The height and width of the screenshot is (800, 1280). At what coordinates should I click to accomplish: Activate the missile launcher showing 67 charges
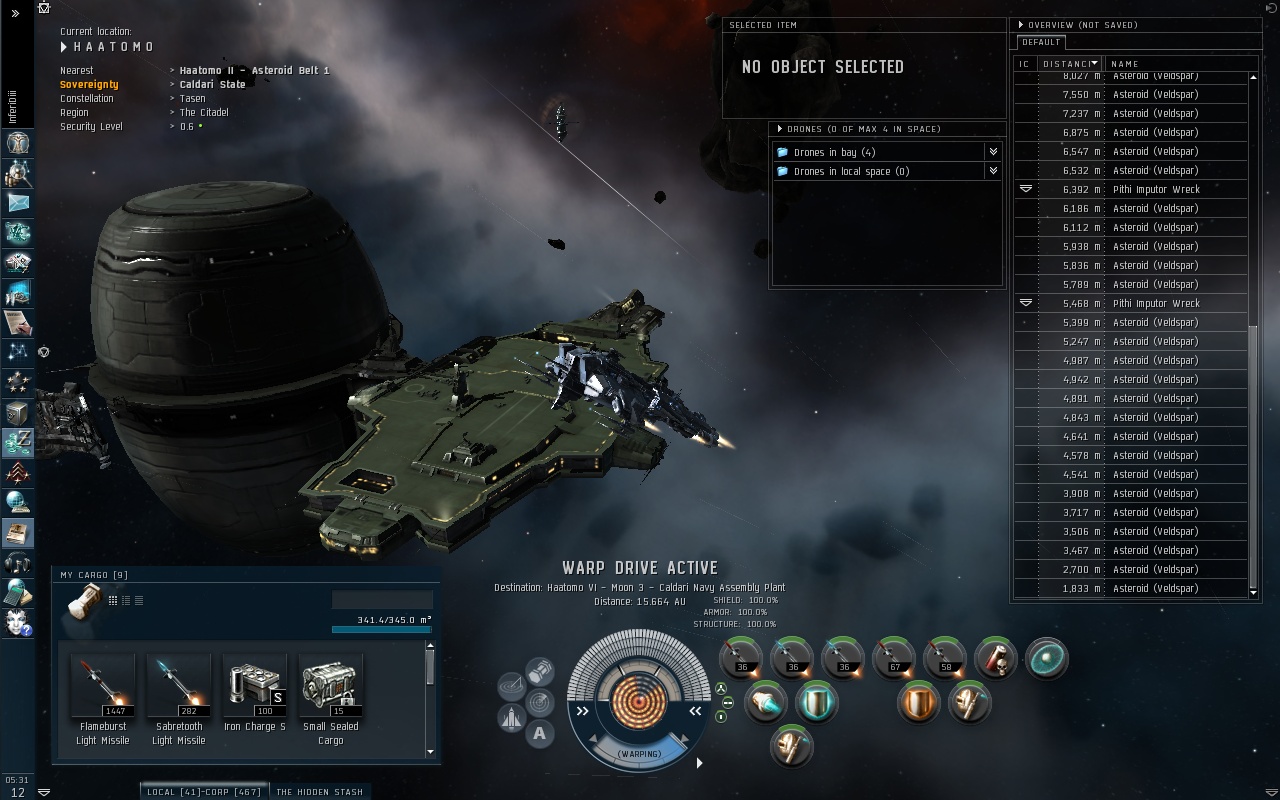click(894, 659)
